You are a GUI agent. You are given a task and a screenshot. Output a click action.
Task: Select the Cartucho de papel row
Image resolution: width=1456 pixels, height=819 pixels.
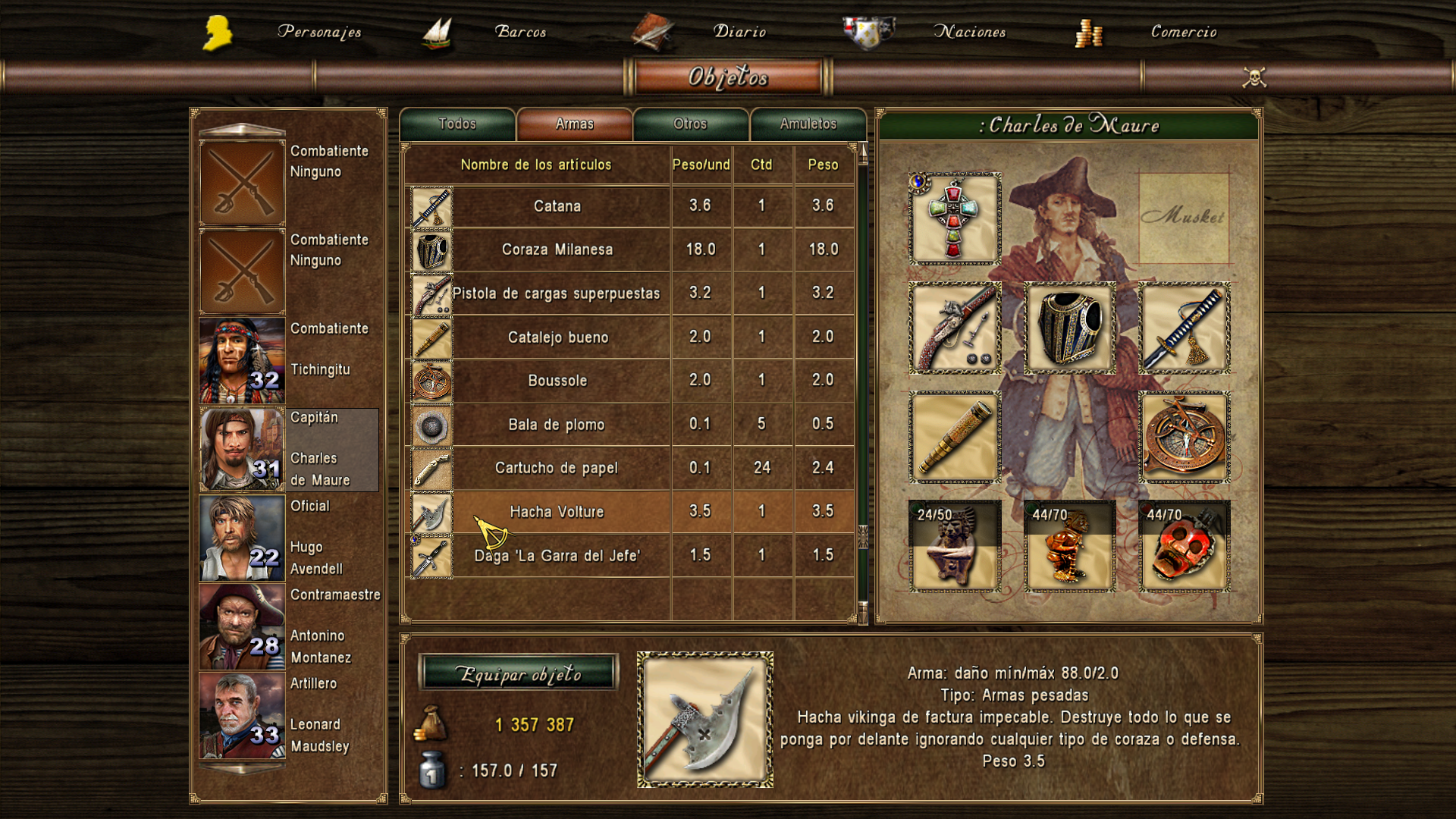(557, 468)
